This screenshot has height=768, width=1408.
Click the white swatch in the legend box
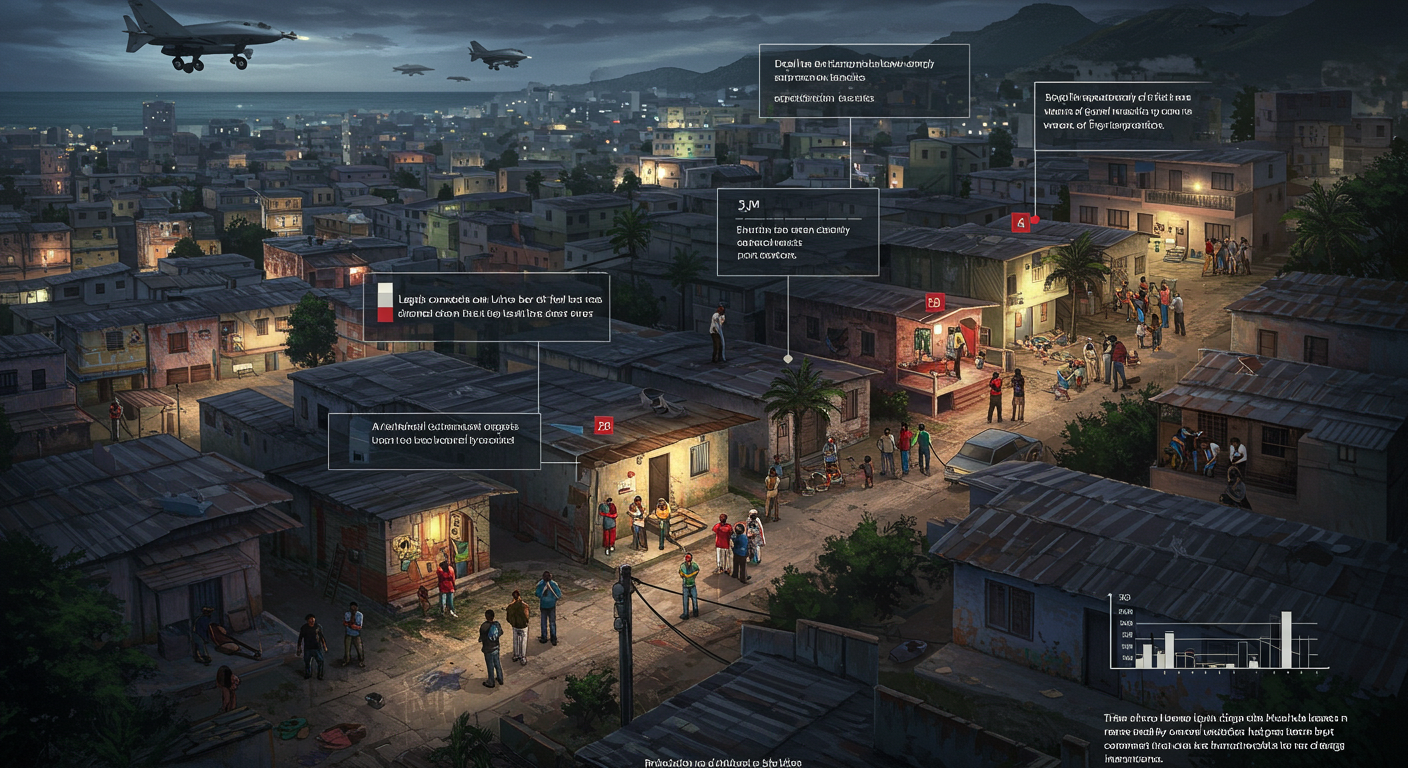coord(385,292)
